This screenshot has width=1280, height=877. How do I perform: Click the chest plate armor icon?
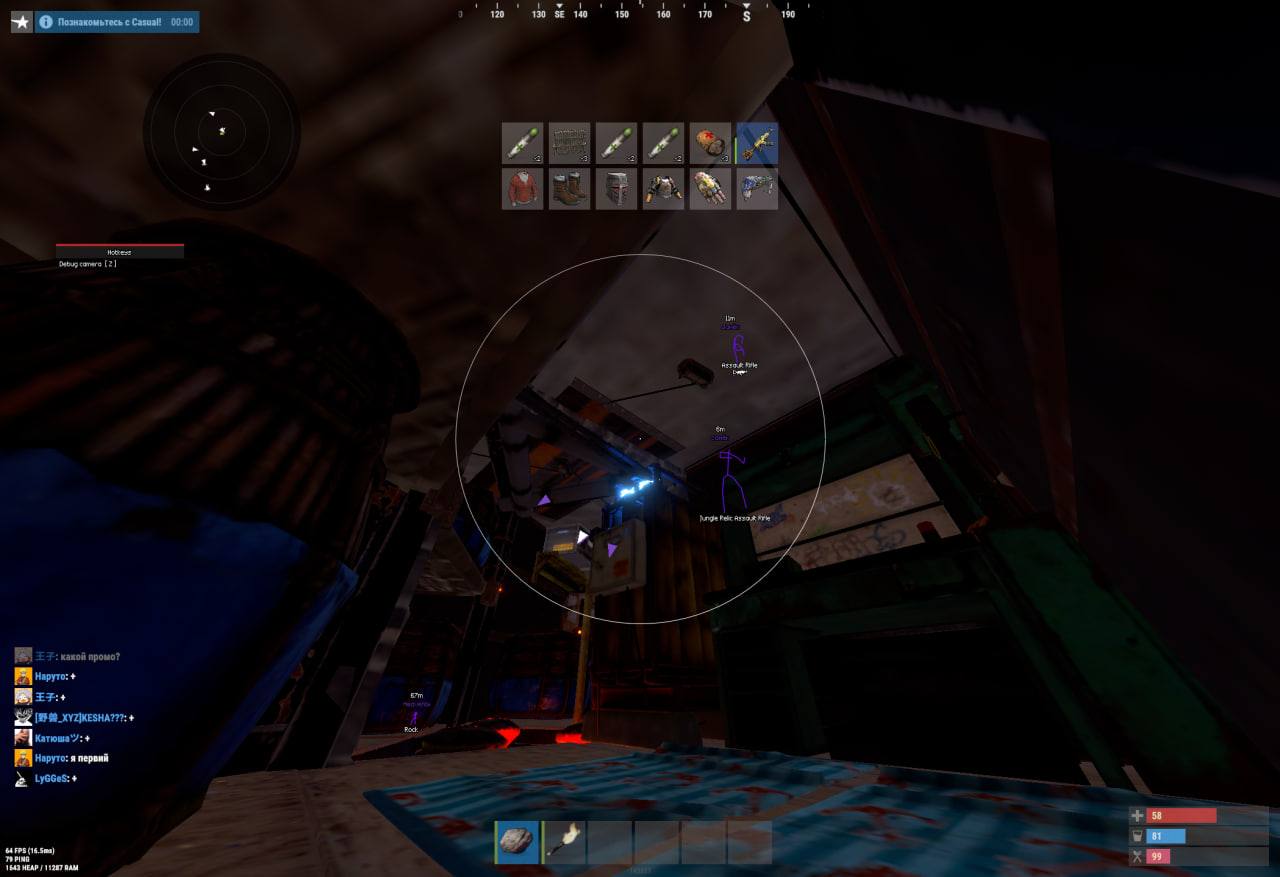(662, 189)
